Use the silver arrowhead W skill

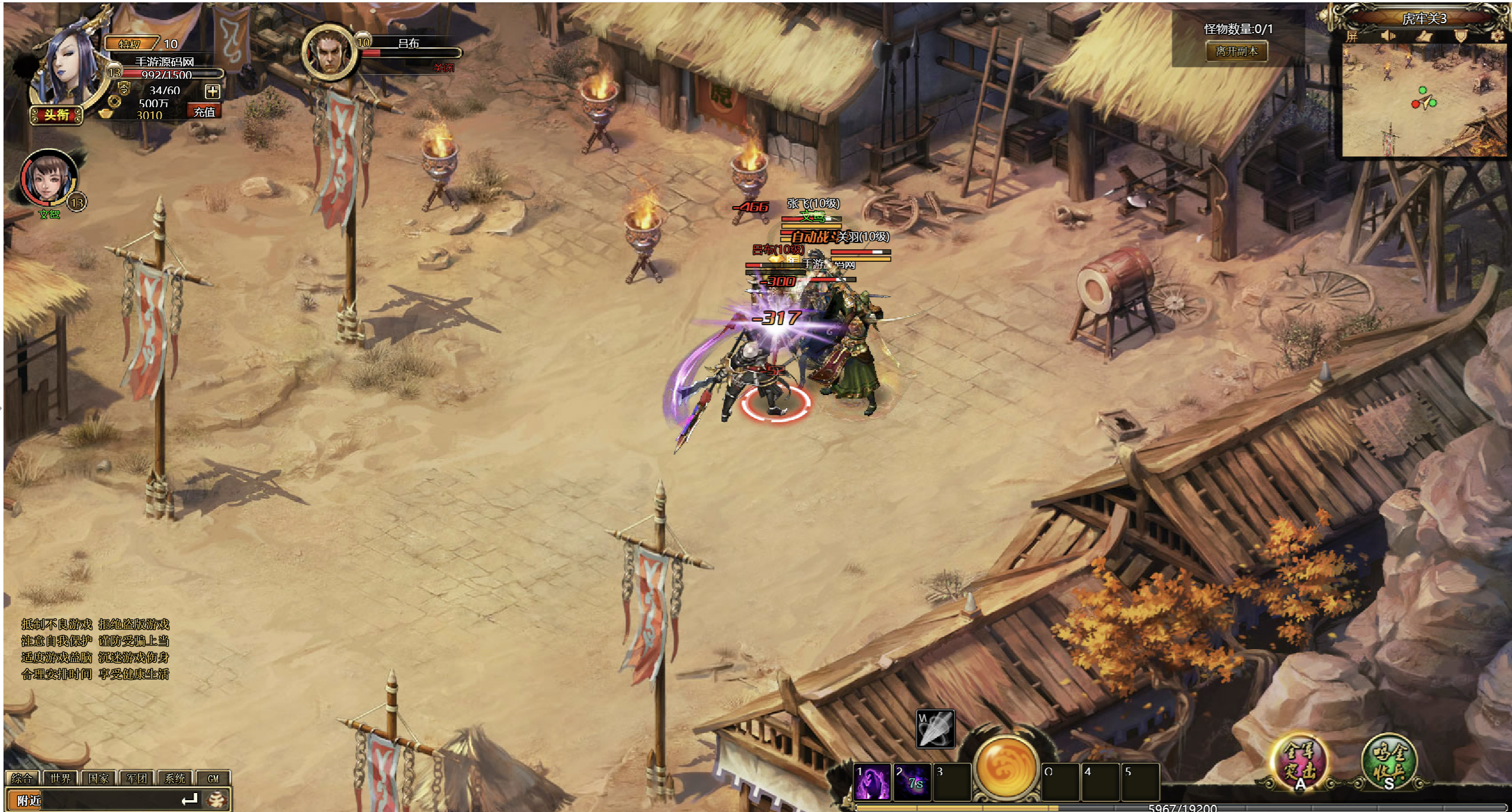[935, 728]
